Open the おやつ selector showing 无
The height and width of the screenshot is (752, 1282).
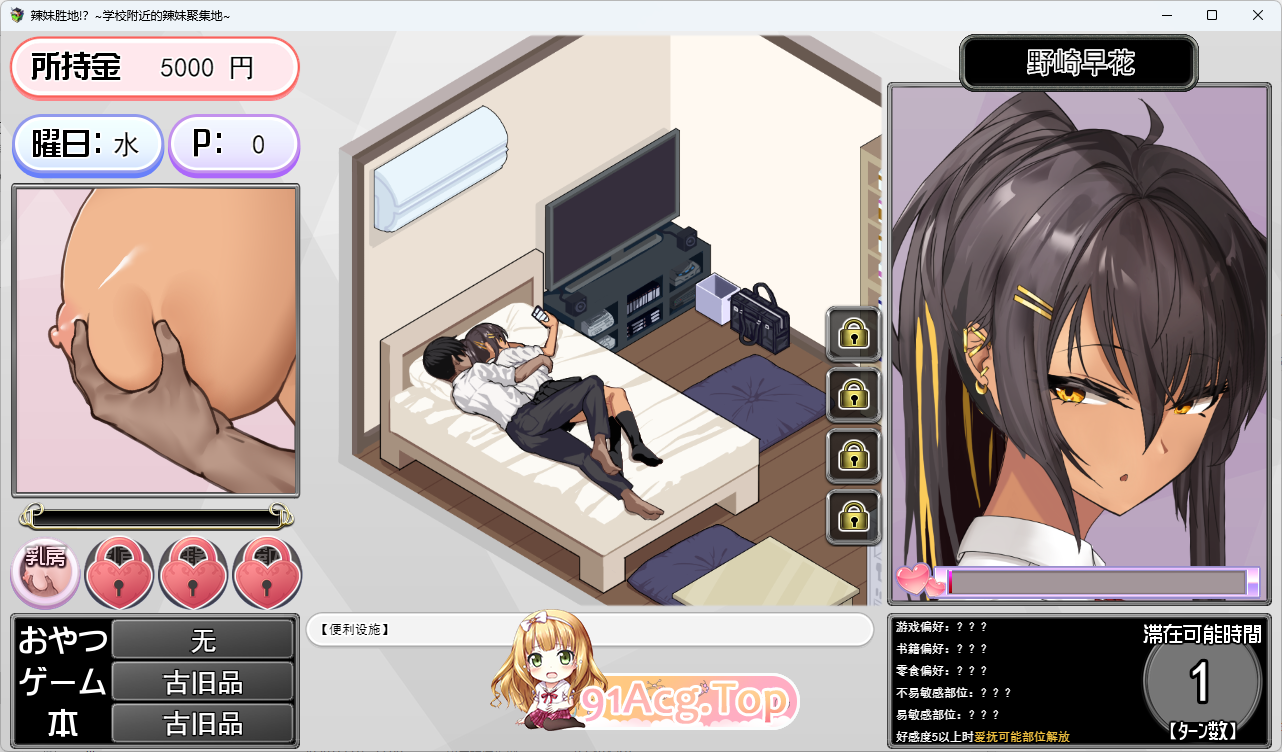[202, 639]
